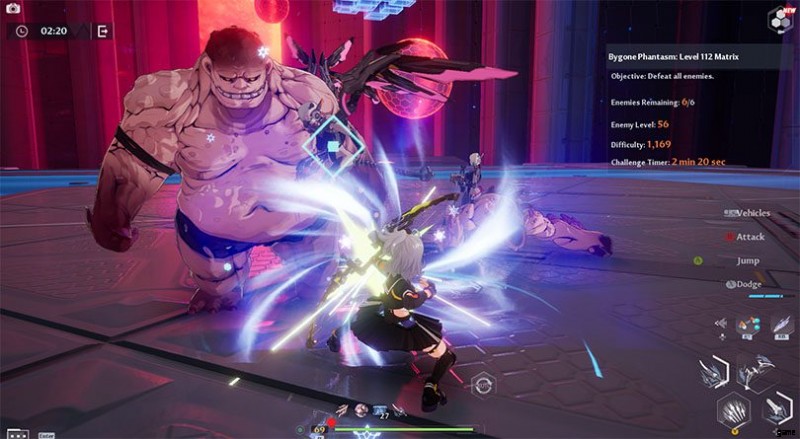Click the circular-arrow hexagon icon near the character
Viewport: 800px width, 439px height.
pyautogui.click(x=483, y=383)
